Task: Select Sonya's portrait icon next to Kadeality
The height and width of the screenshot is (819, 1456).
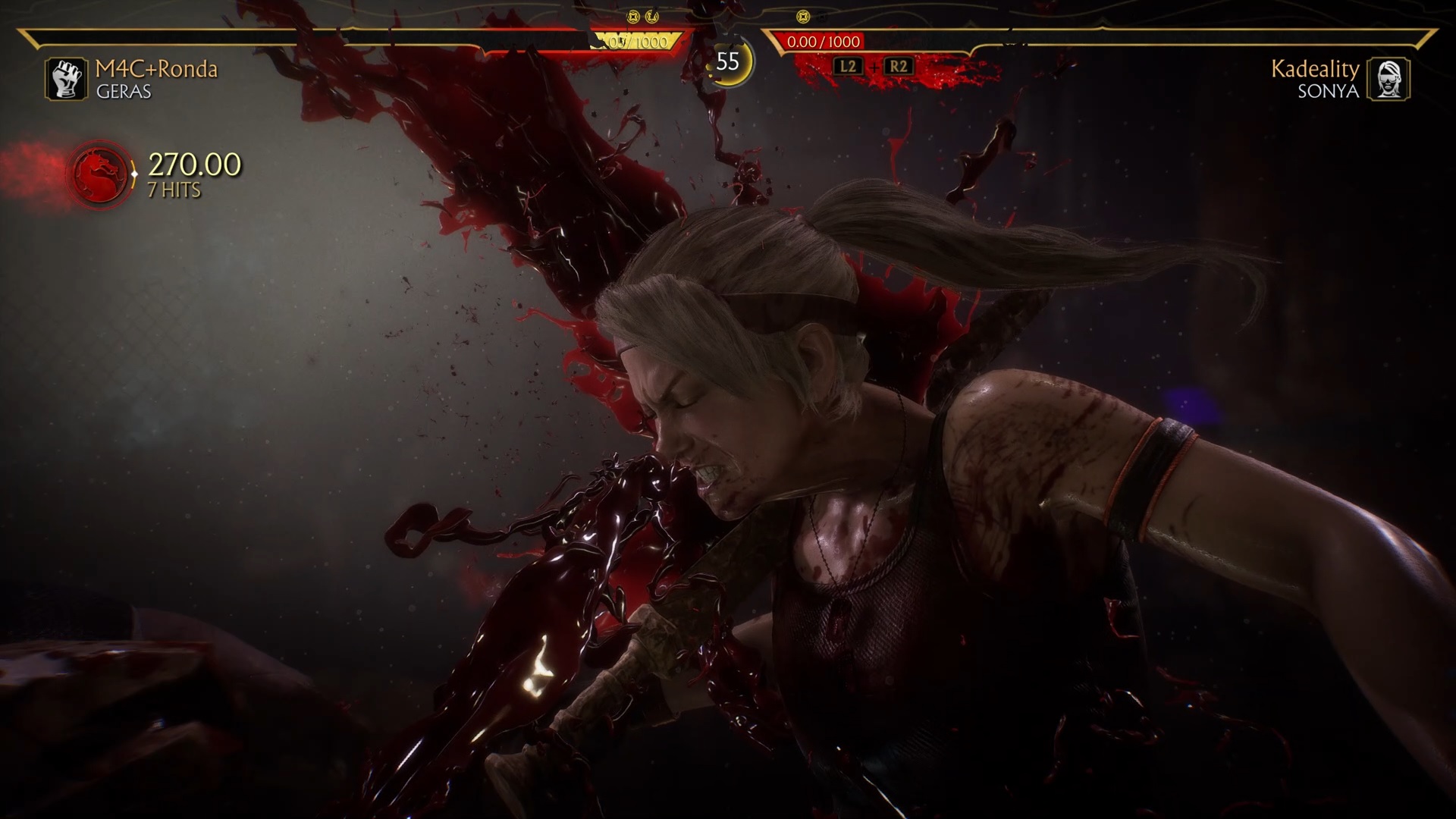Action: point(1389,79)
